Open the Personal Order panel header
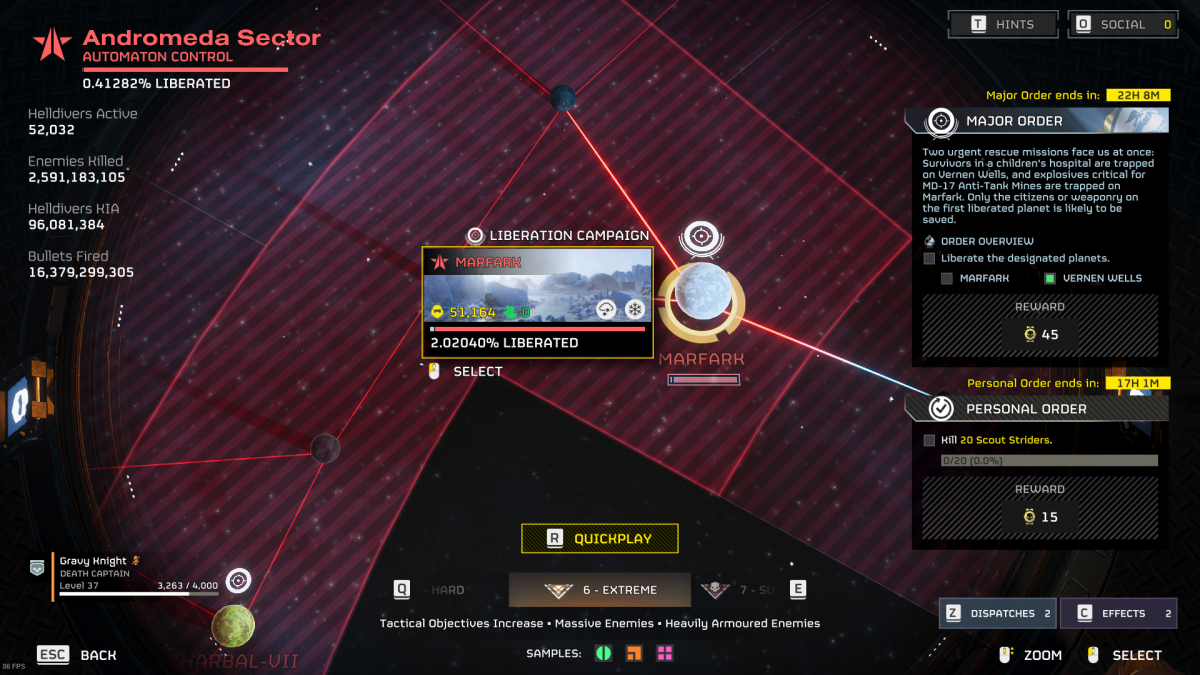The width and height of the screenshot is (1200, 675). (x=1036, y=408)
